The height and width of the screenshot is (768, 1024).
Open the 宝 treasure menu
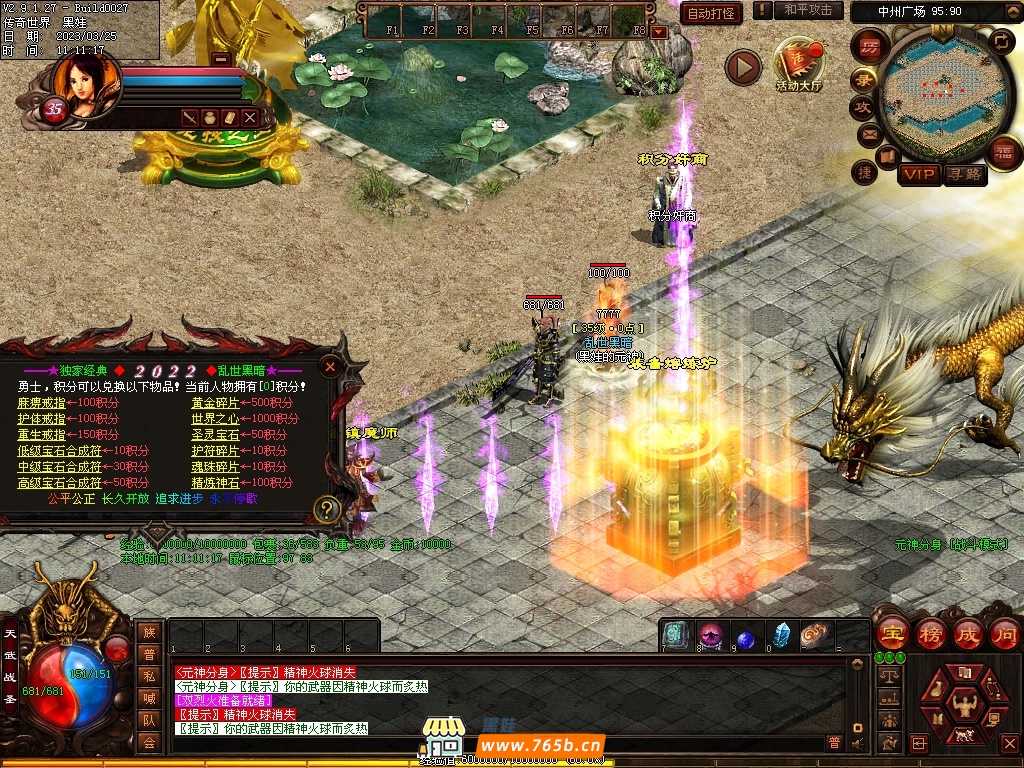pos(891,634)
